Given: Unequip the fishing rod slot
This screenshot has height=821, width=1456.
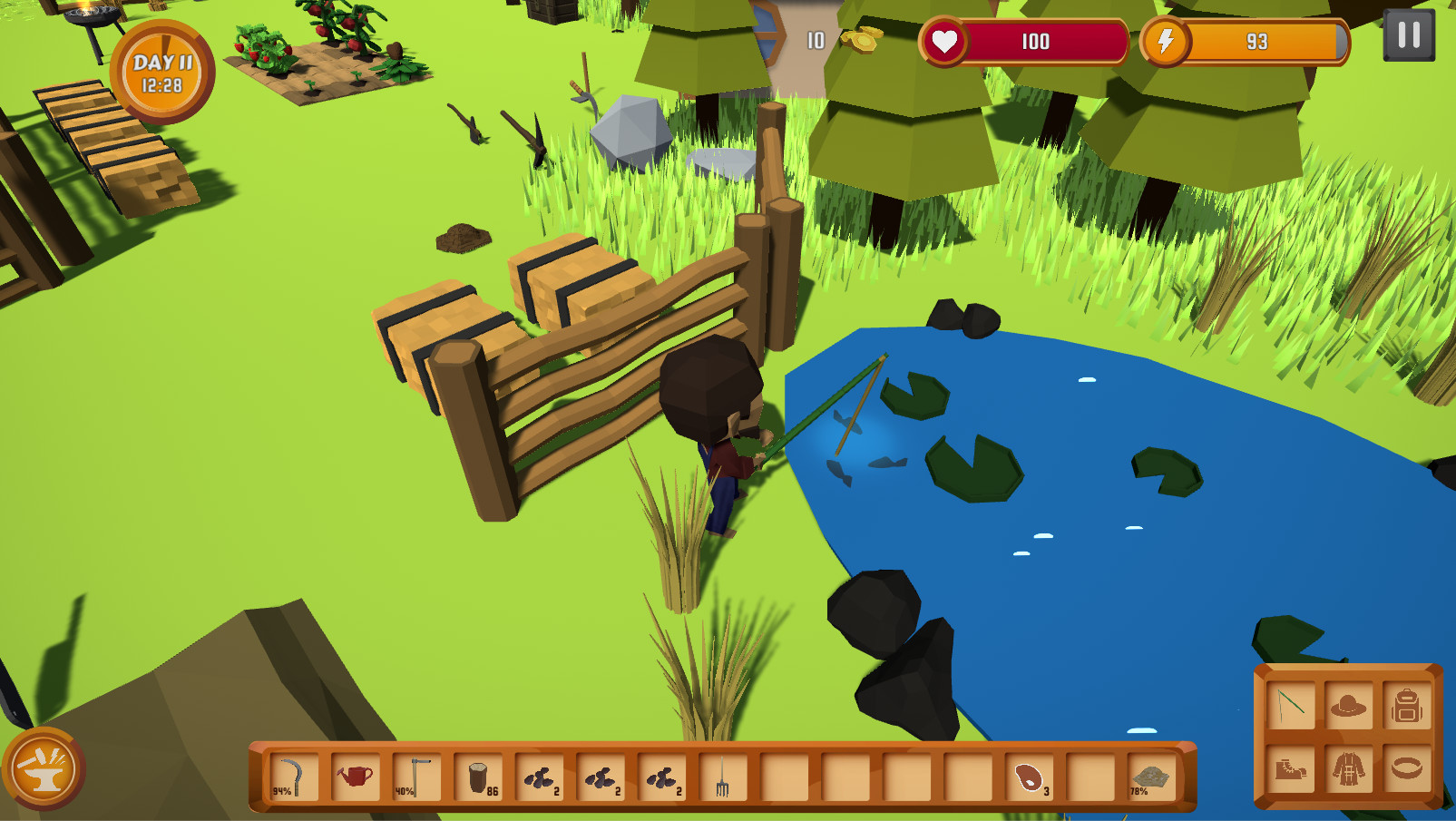Looking at the screenshot, I should coord(1289,705).
